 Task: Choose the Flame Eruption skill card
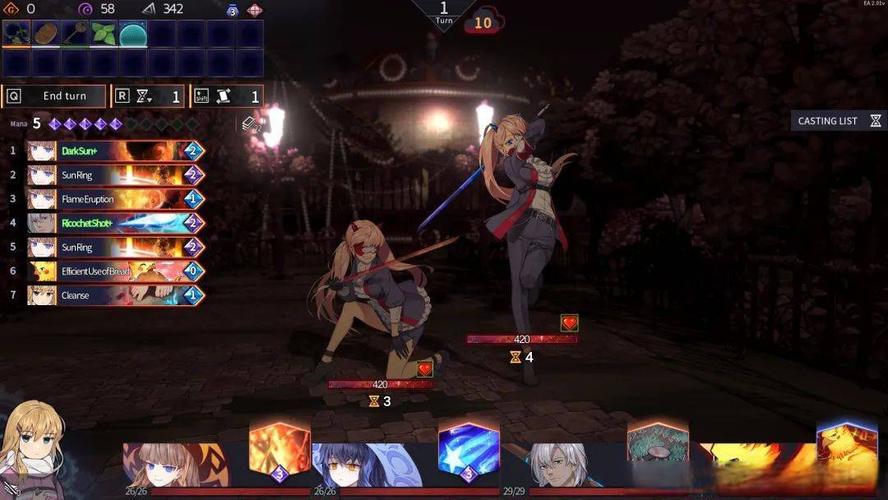pos(115,199)
